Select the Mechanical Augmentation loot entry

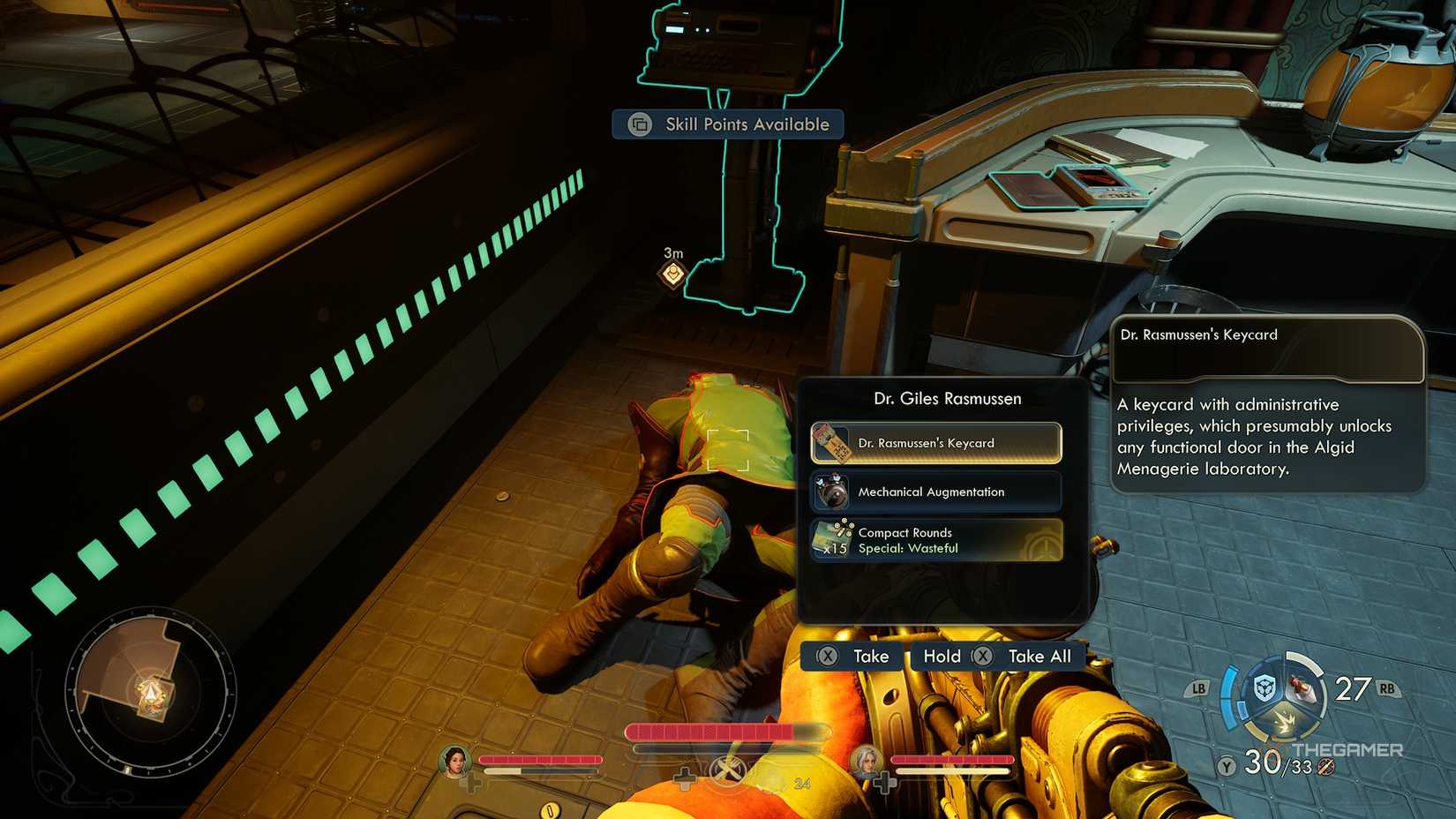pos(935,492)
